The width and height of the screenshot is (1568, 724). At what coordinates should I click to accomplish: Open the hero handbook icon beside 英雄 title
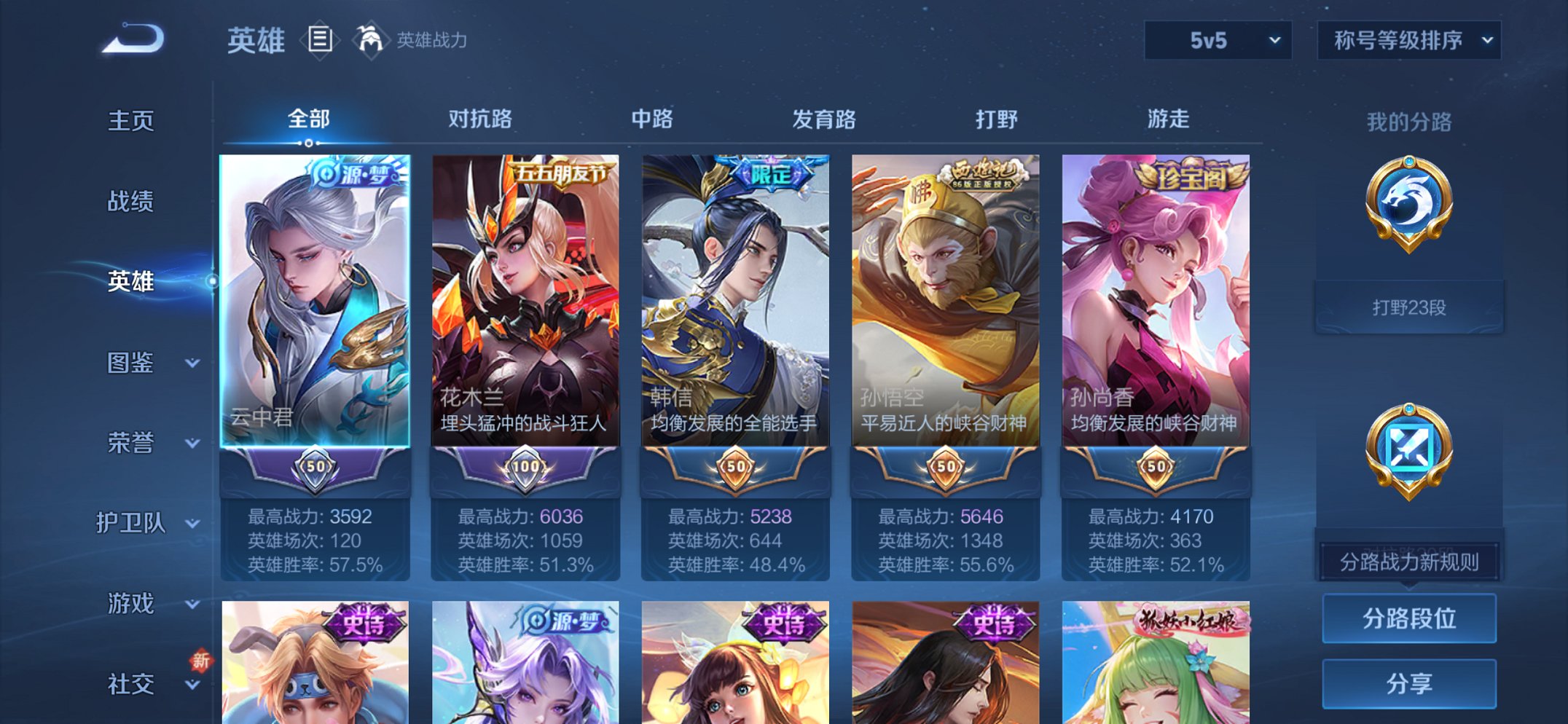[319, 42]
